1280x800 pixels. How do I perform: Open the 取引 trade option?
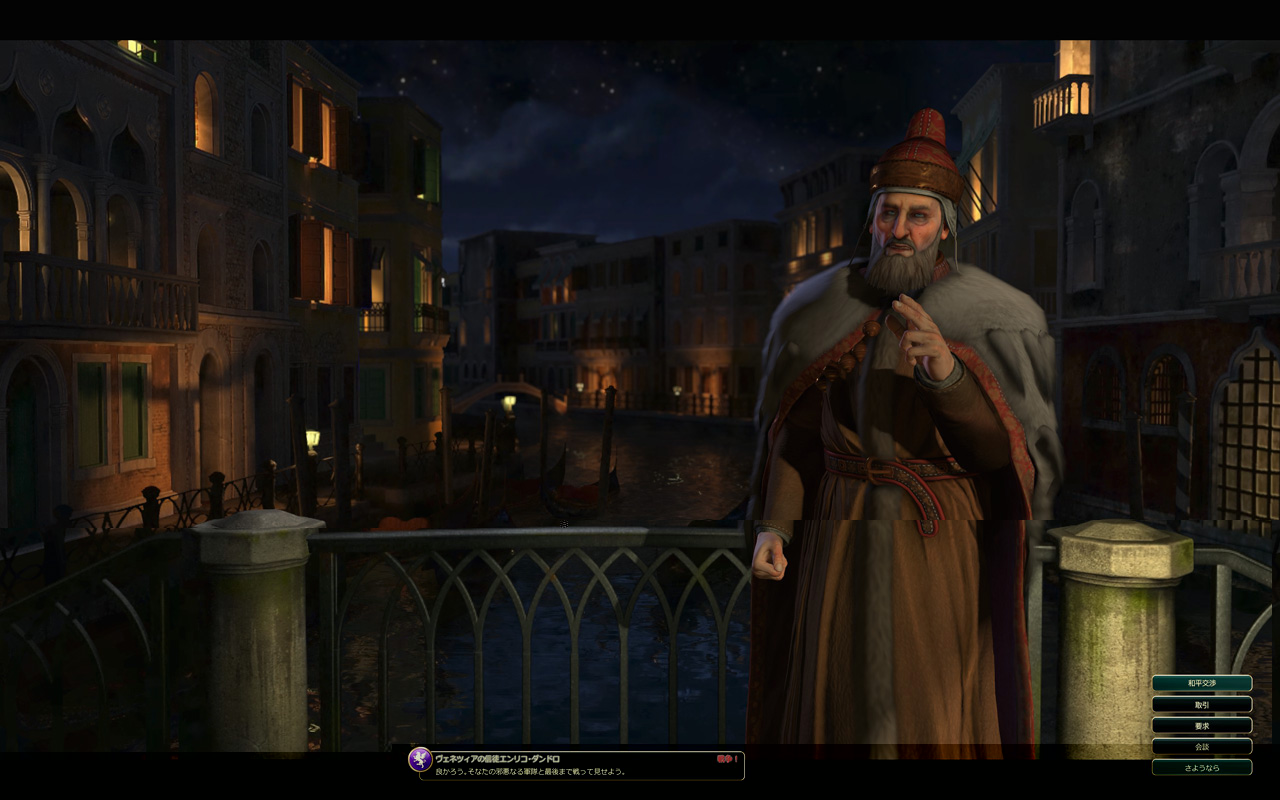1201,704
